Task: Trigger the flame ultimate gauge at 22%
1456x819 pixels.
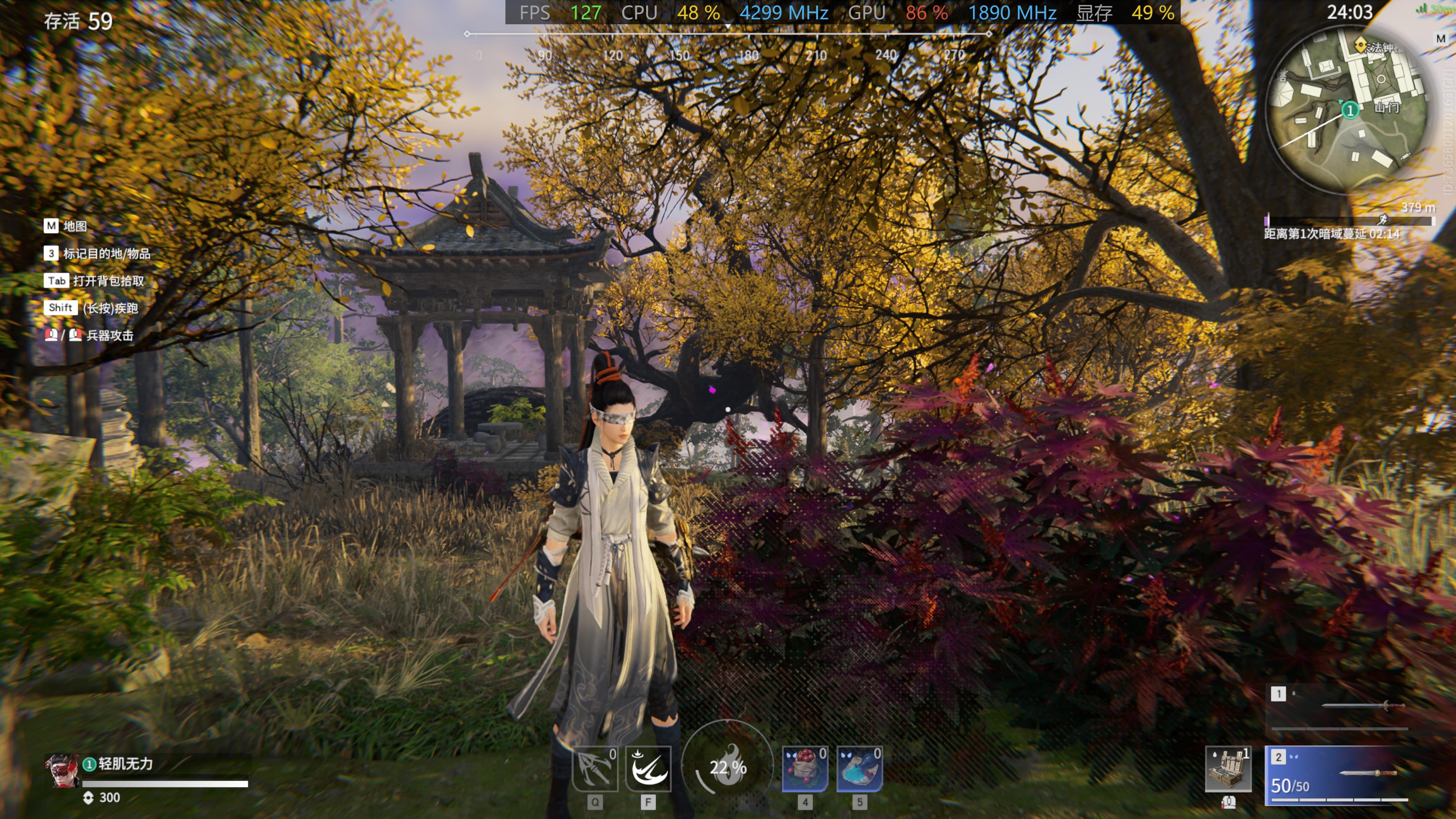Action: coord(728,766)
